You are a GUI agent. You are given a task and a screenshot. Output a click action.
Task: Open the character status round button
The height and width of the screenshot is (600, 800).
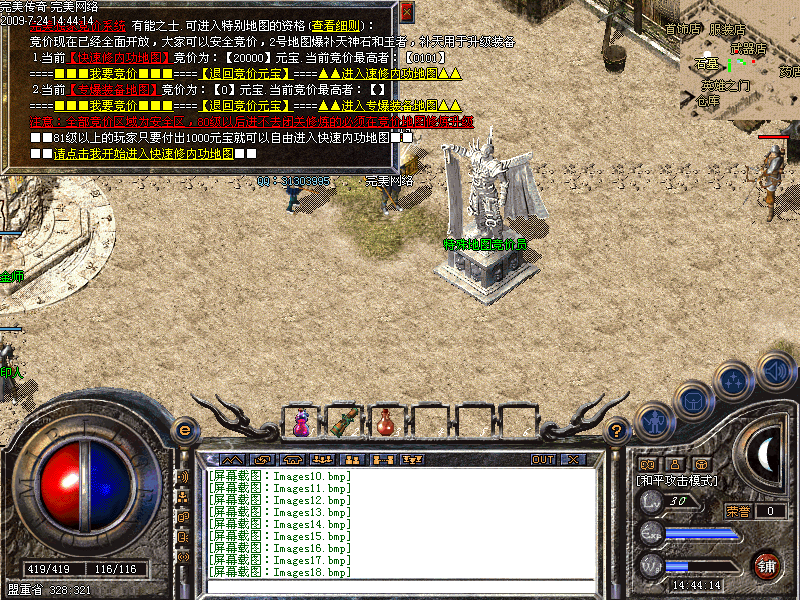[x=653, y=422]
